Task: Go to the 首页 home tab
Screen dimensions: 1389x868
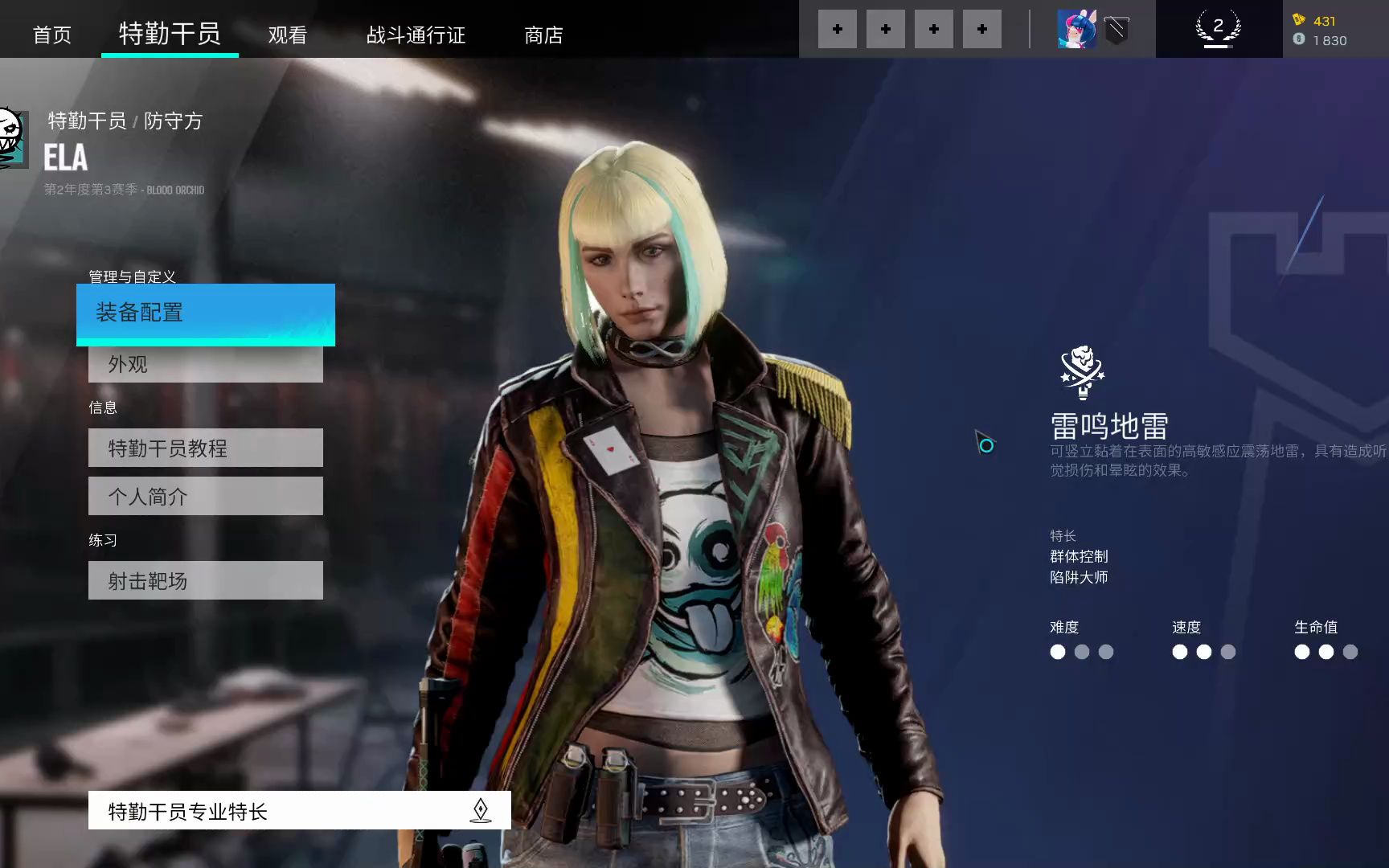Action: (52, 35)
